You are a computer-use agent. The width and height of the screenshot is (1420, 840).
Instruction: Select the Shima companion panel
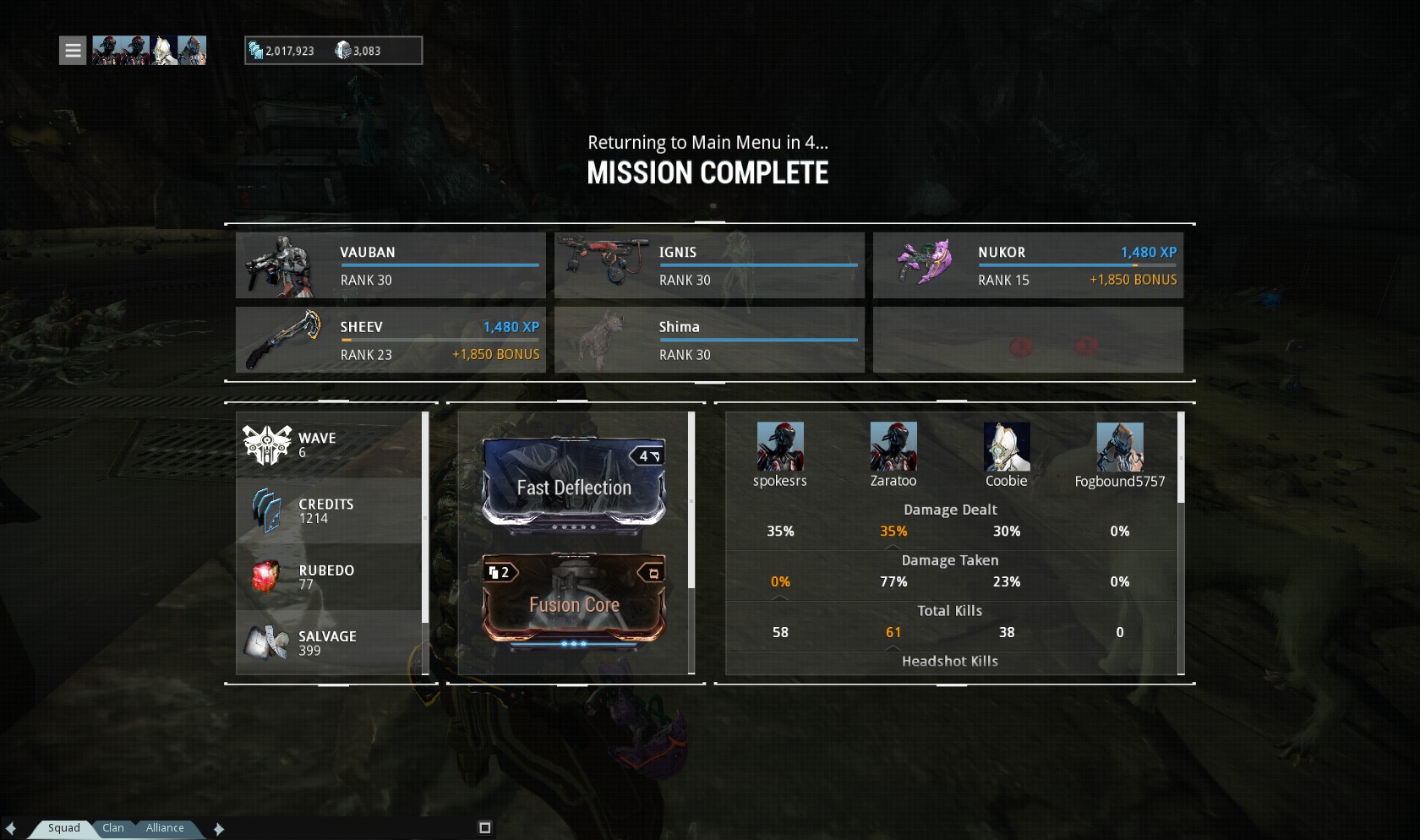(709, 340)
